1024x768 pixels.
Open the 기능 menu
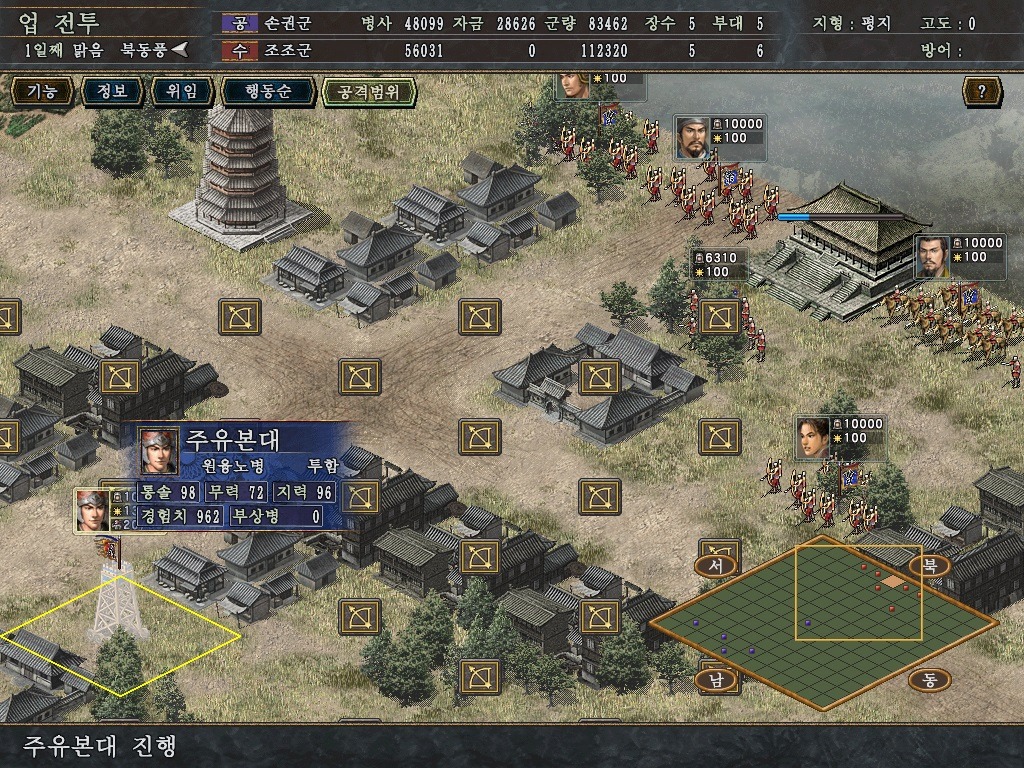point(41,92)
